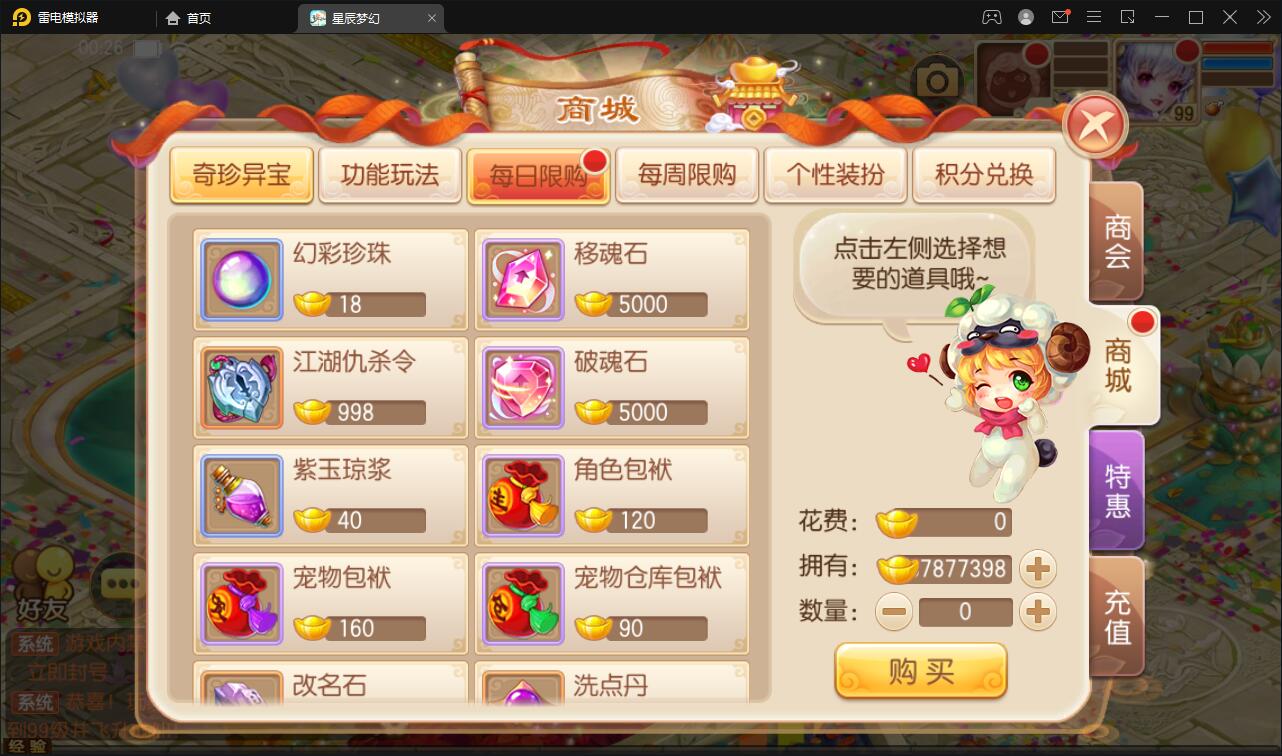This screenshot has width=1282, height=756.
Task: Expand the LDPlayer sidebar with the chevron arrows
Action: [x=1262, y=17]
